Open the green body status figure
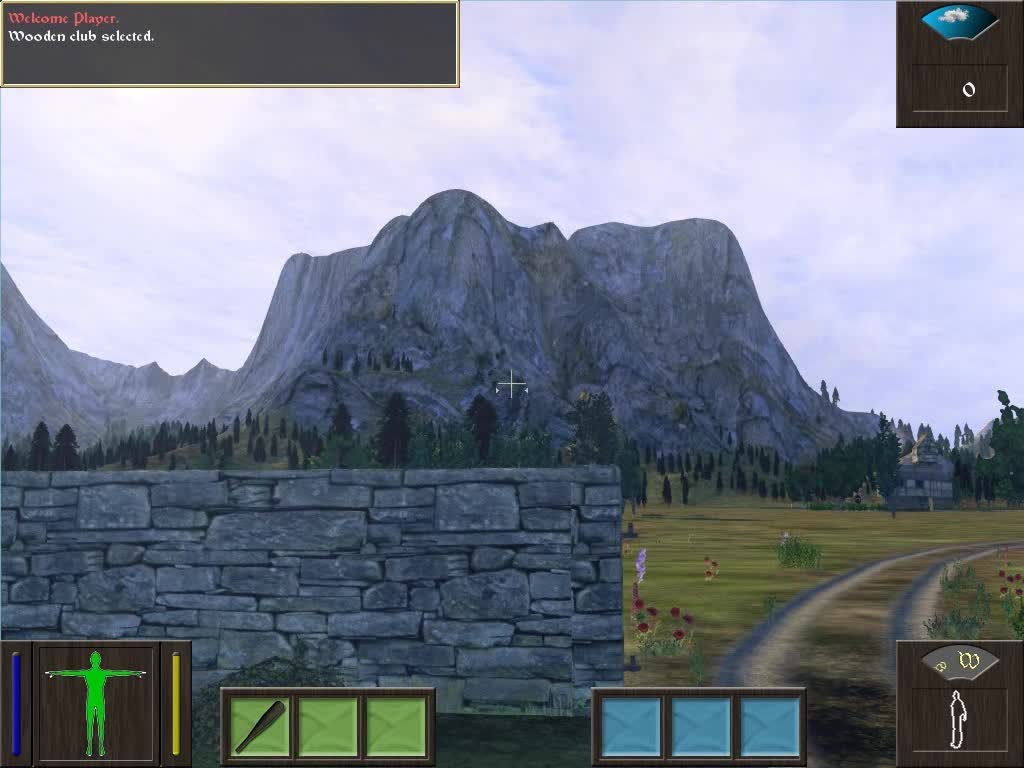Viewport: 1024px width, 768px height. pyautogui.click(x=96, y=703)
